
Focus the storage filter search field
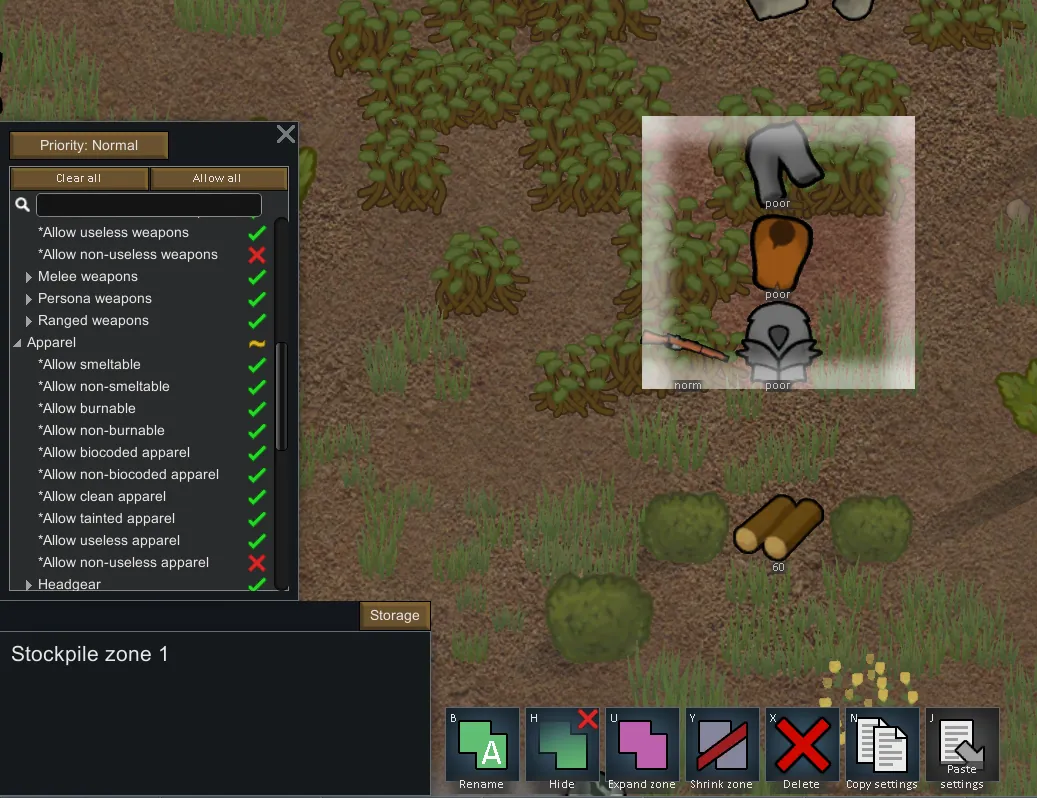pos(148,205)
